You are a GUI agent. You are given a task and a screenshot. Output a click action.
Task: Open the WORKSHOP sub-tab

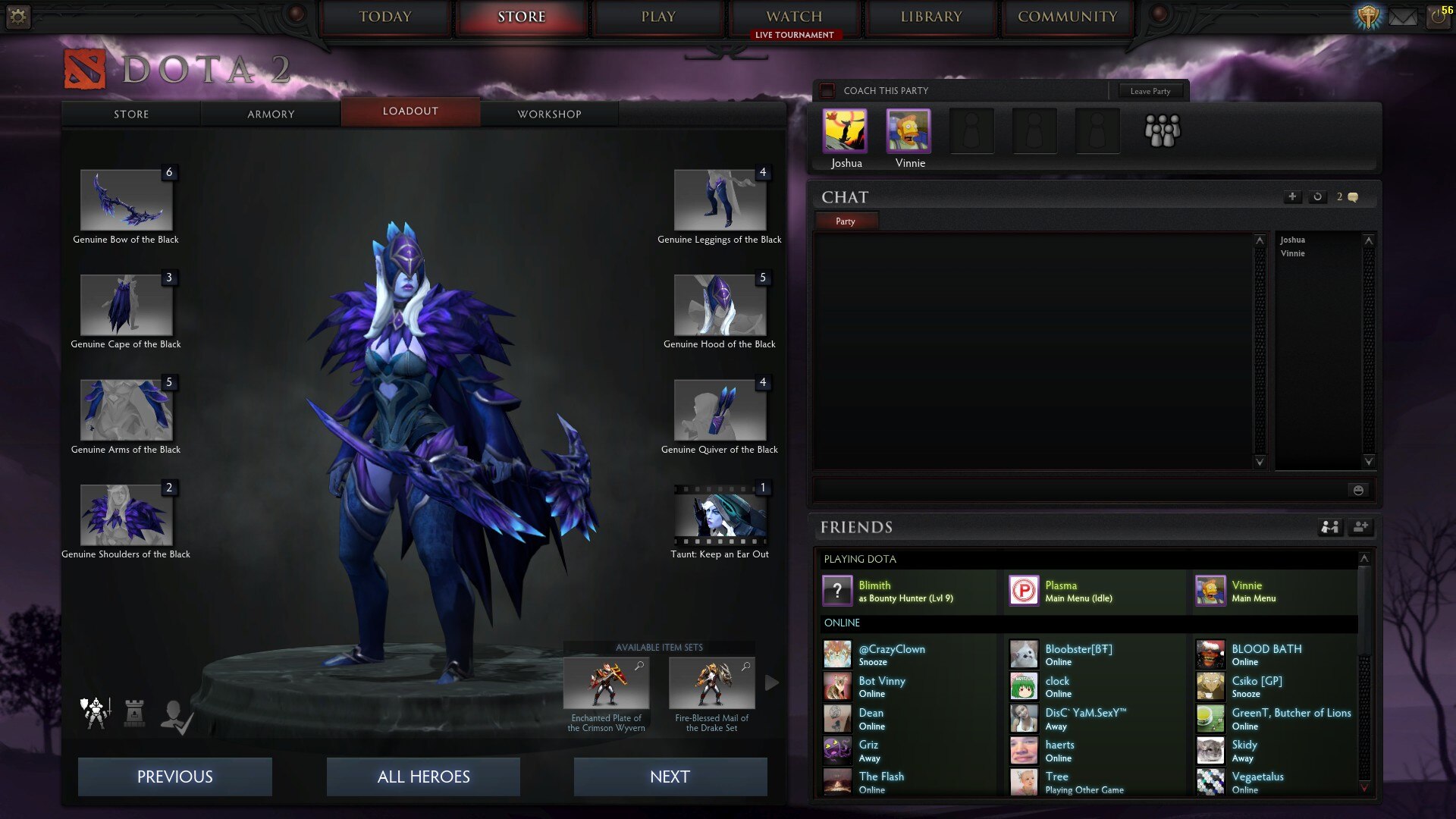[549, 114]
